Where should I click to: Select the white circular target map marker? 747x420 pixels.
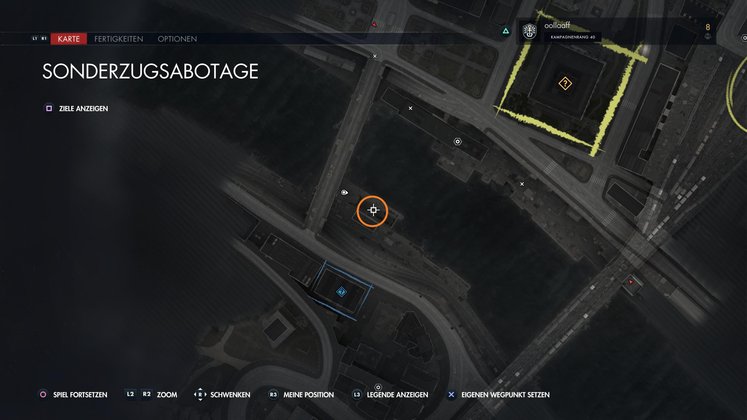[457, 142]
